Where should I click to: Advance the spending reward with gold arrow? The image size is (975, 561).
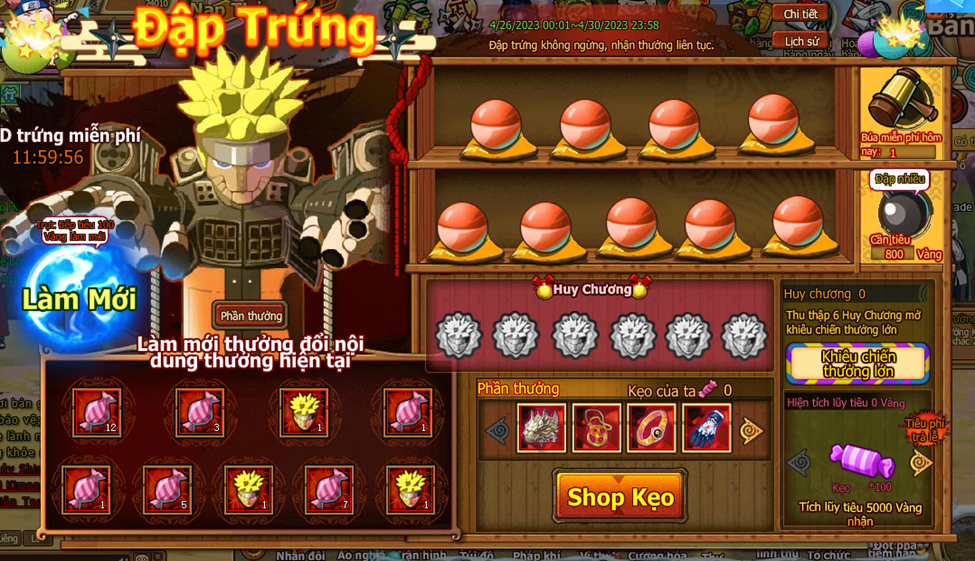920,463
